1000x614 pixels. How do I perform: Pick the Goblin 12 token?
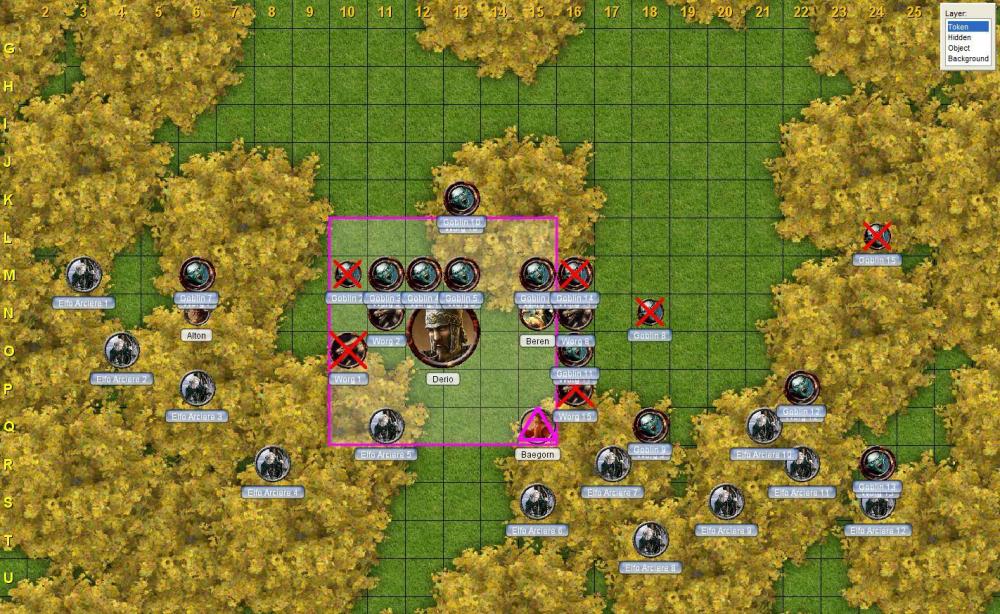801,388
